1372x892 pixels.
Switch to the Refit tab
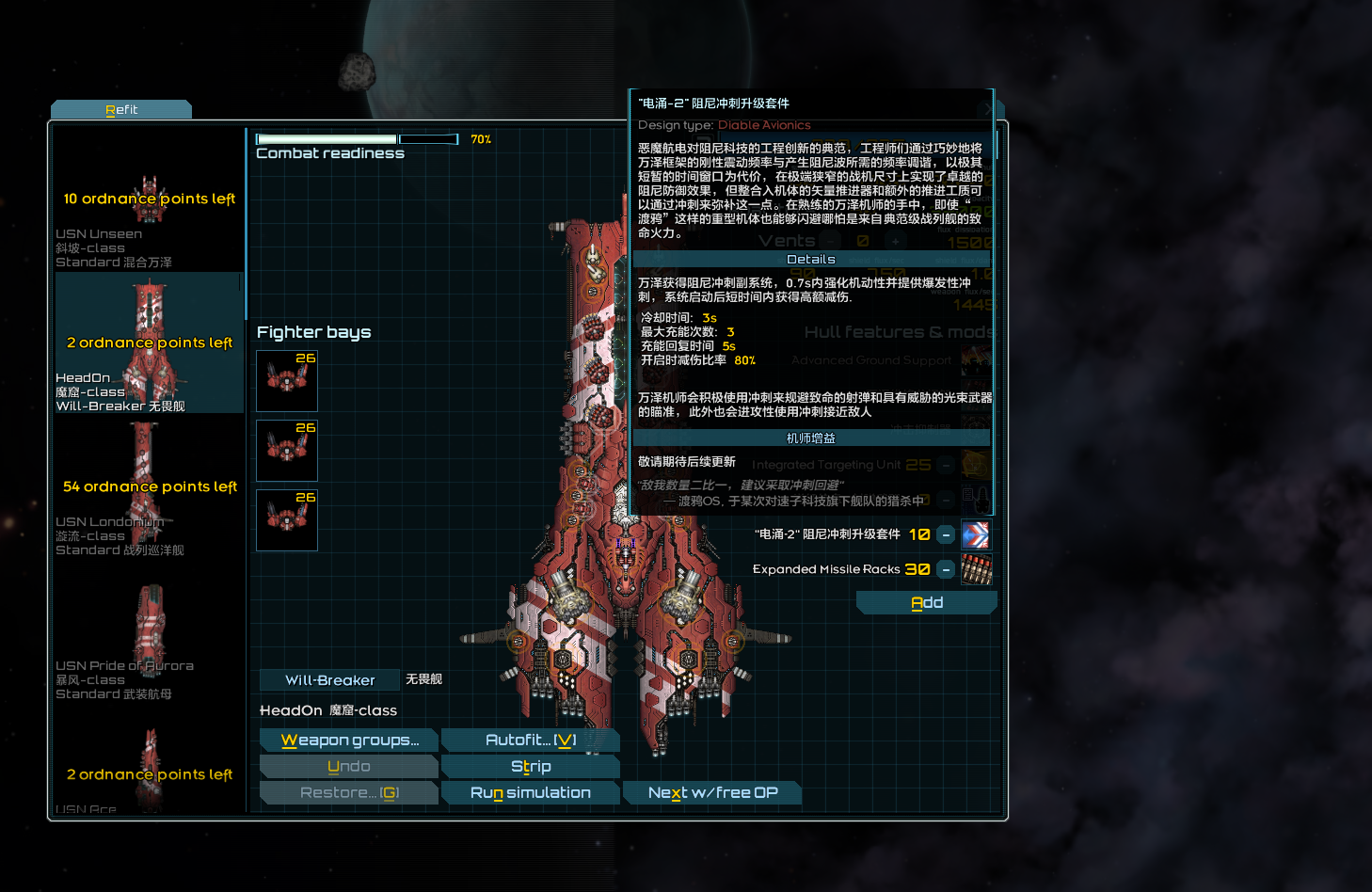pyautogui.click(x=120, y=108)
